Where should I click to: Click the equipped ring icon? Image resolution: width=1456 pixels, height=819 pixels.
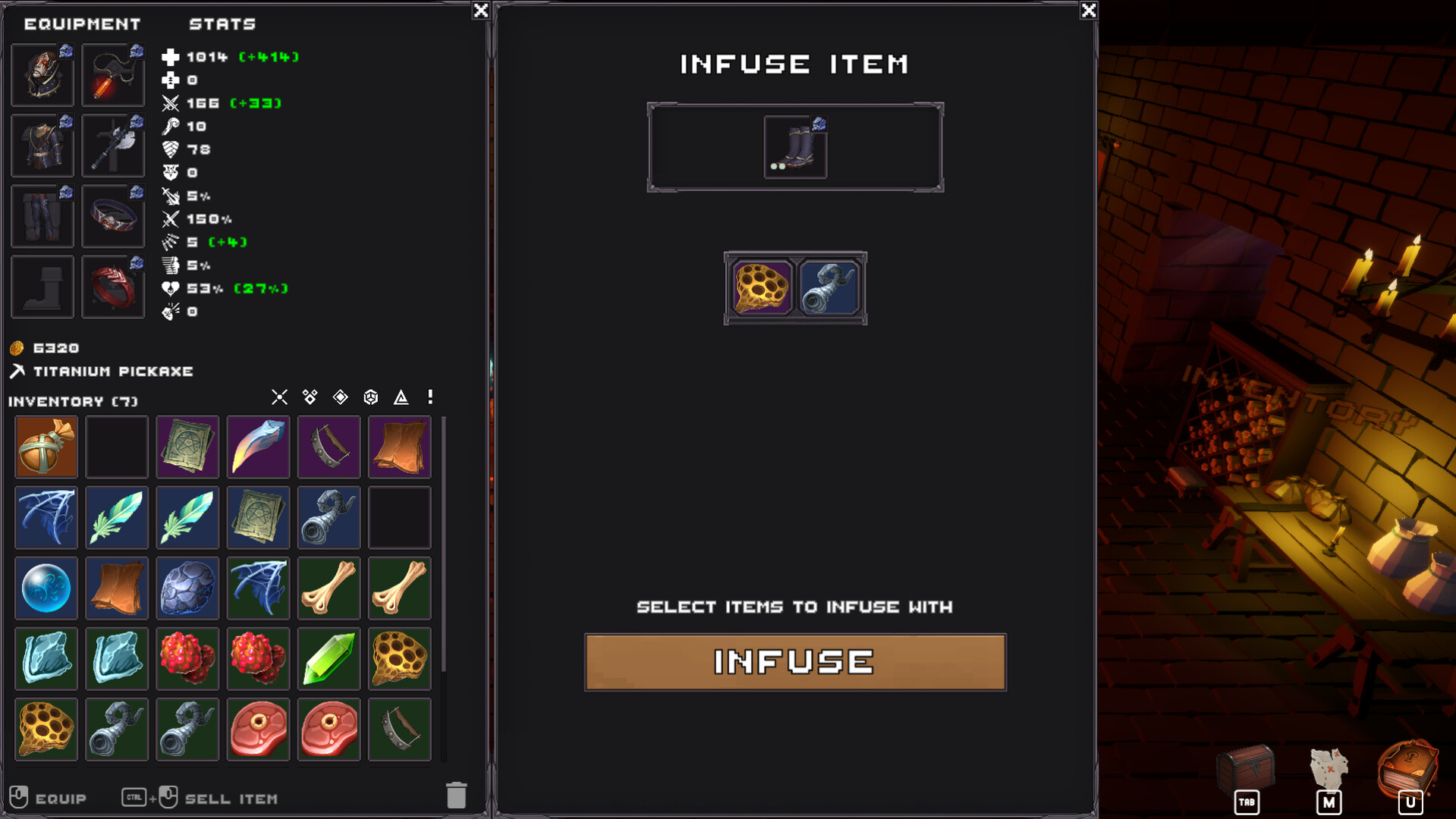tap(112, 287)
